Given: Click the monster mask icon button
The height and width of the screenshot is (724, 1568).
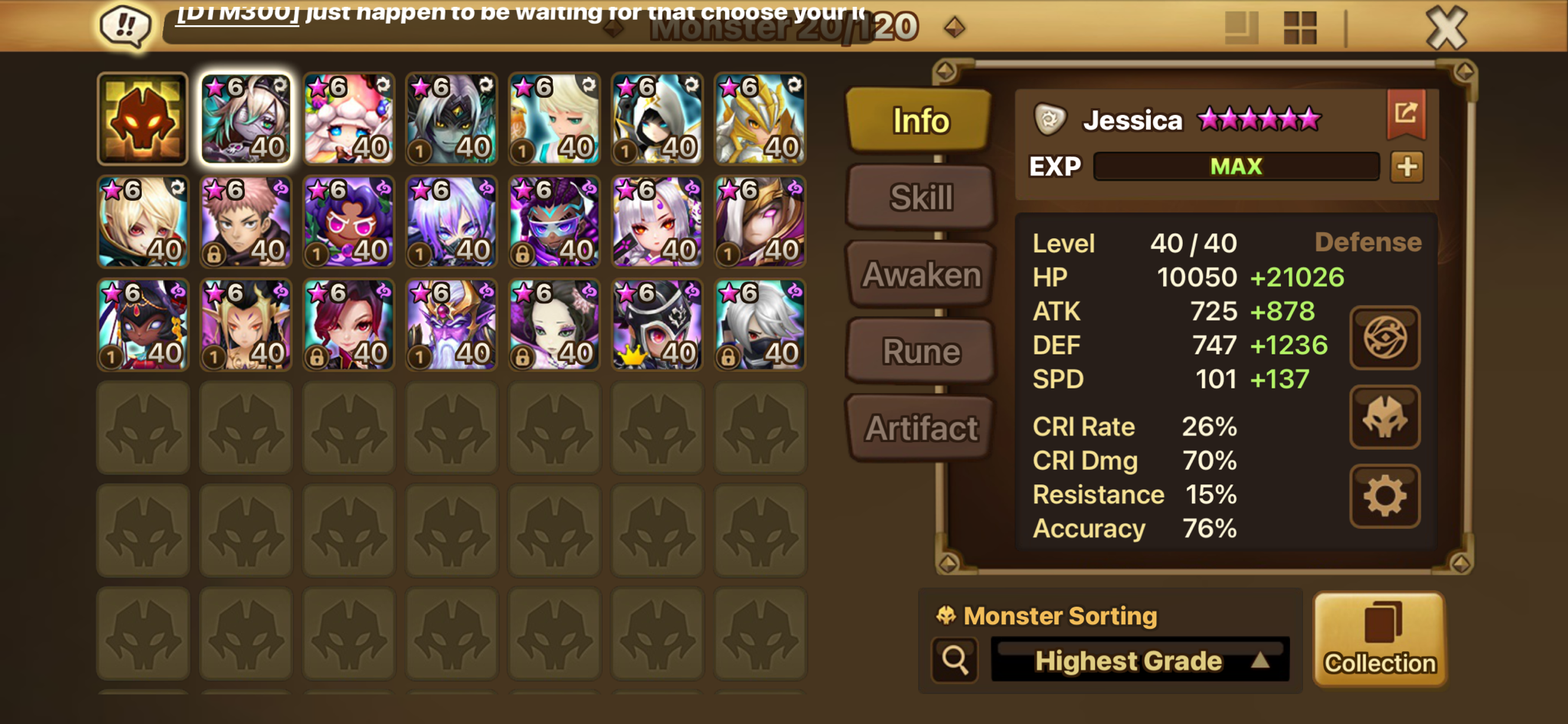Looking at the screenshot, I should pyautogui.click(x=1384, y=417).
